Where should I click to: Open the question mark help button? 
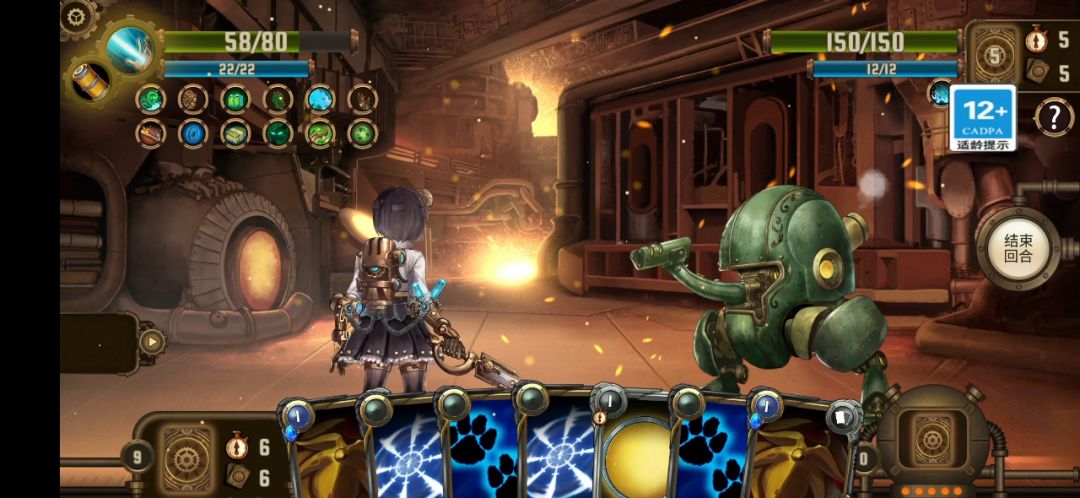coord(1053,117)
